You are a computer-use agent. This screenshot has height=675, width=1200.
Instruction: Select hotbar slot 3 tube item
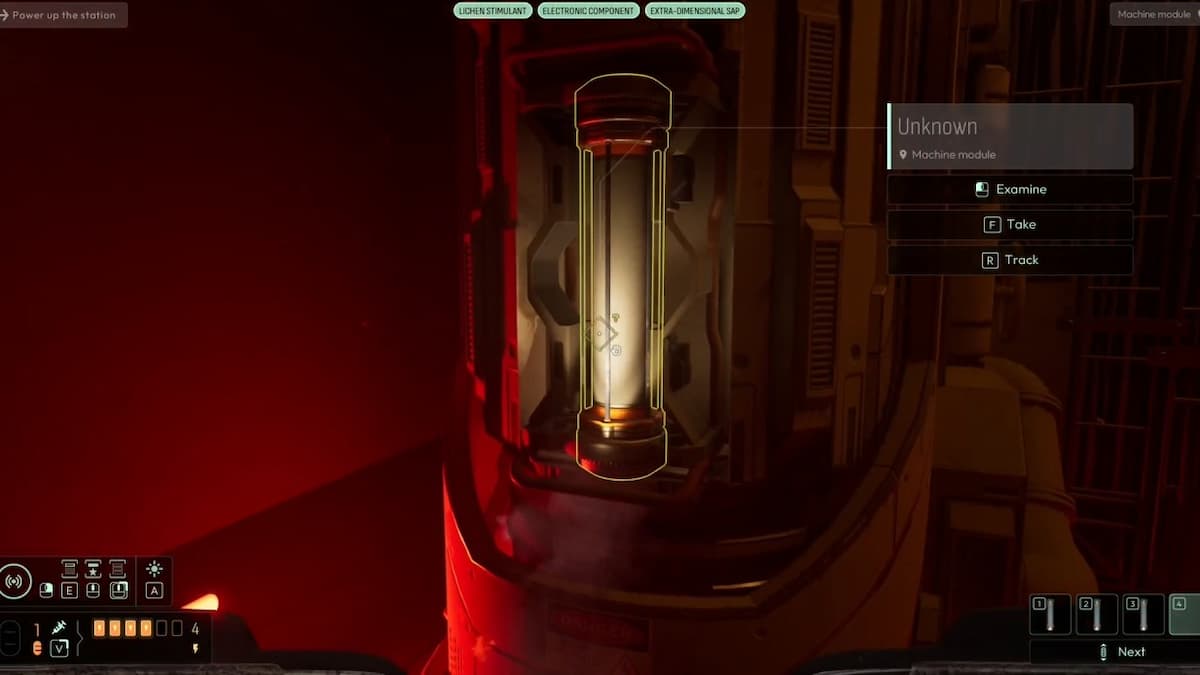(1142, 614)
